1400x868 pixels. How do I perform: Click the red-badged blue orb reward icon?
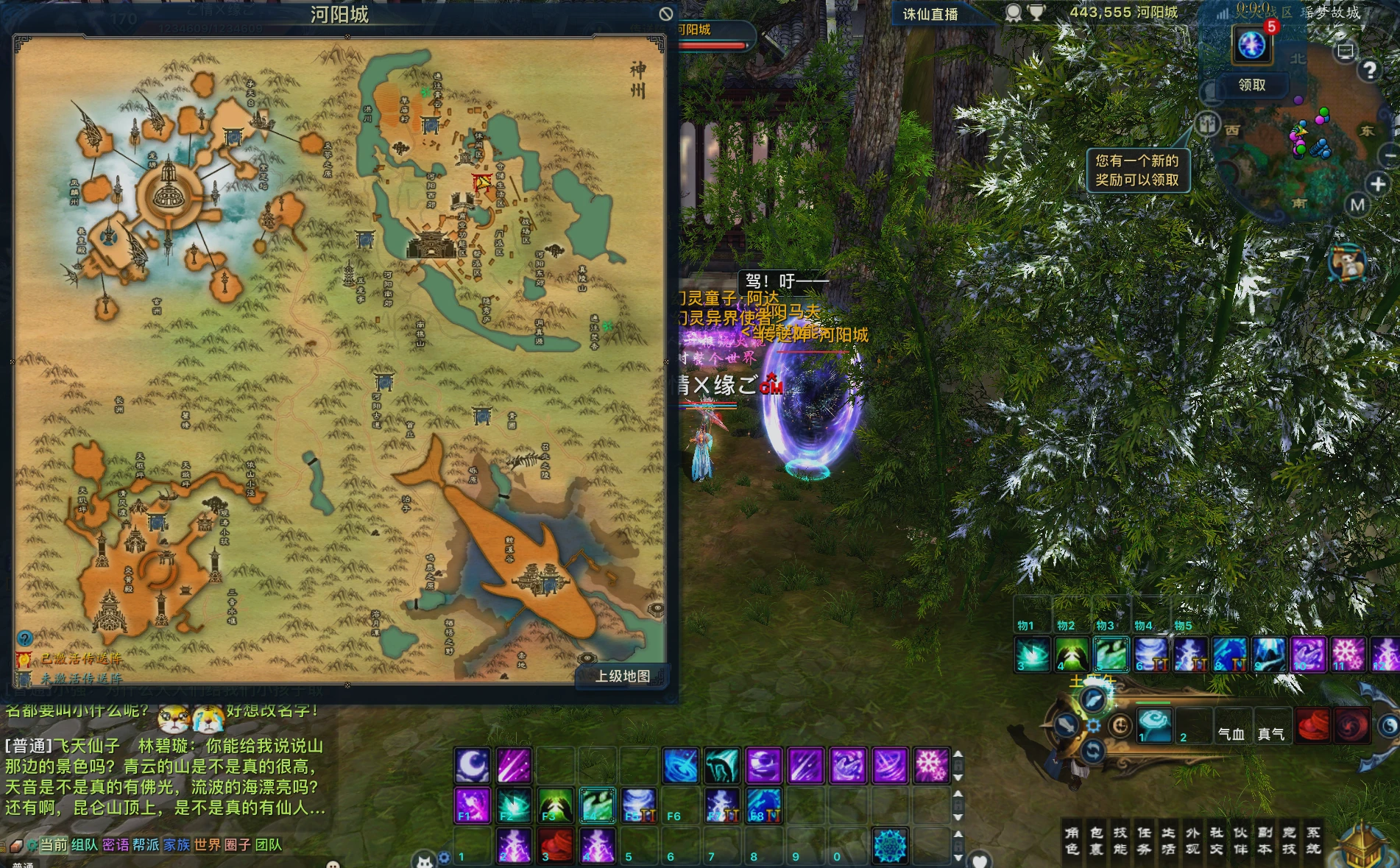click(1251, 45)
